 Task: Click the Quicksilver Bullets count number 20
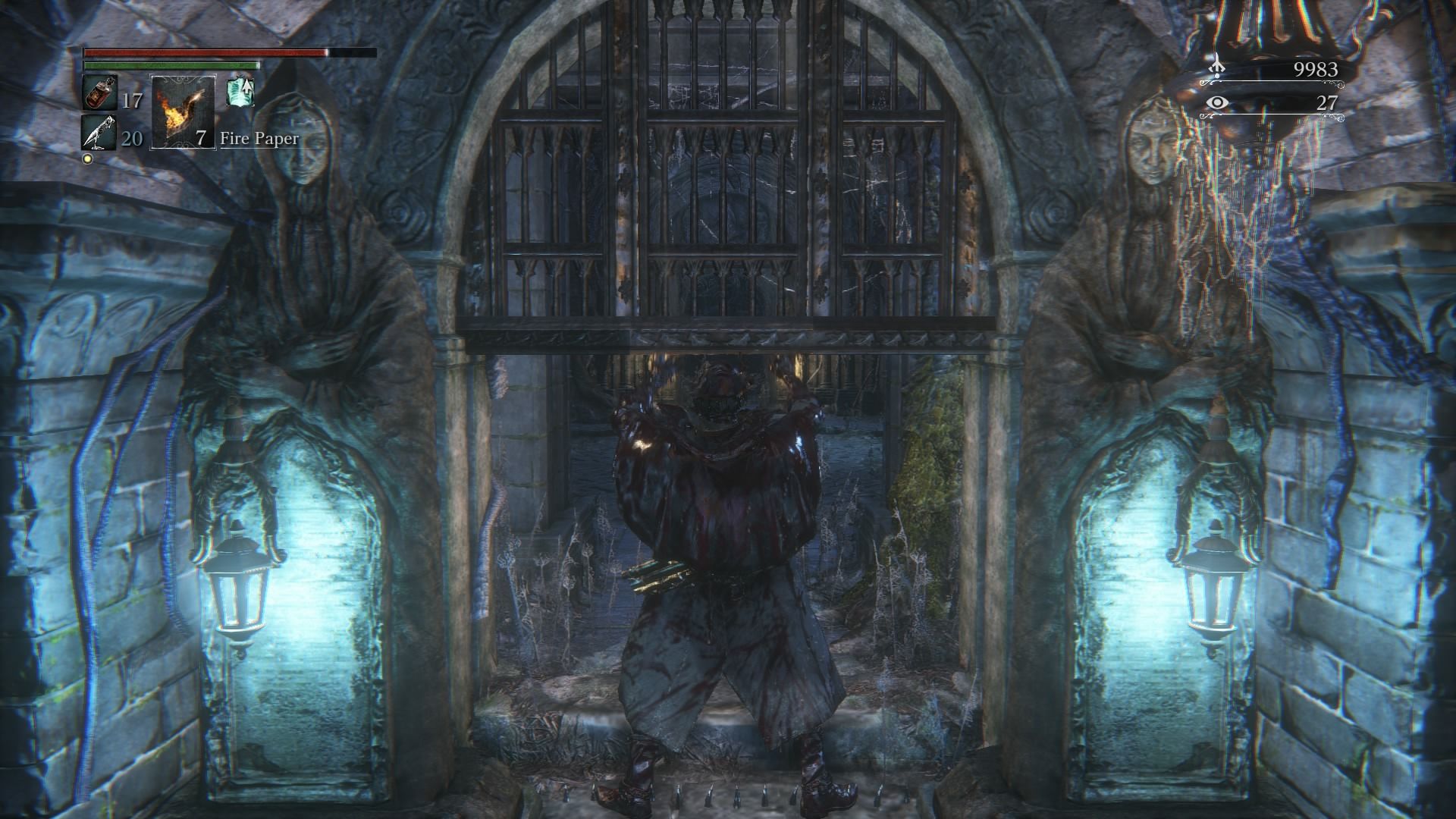(130, 138)
